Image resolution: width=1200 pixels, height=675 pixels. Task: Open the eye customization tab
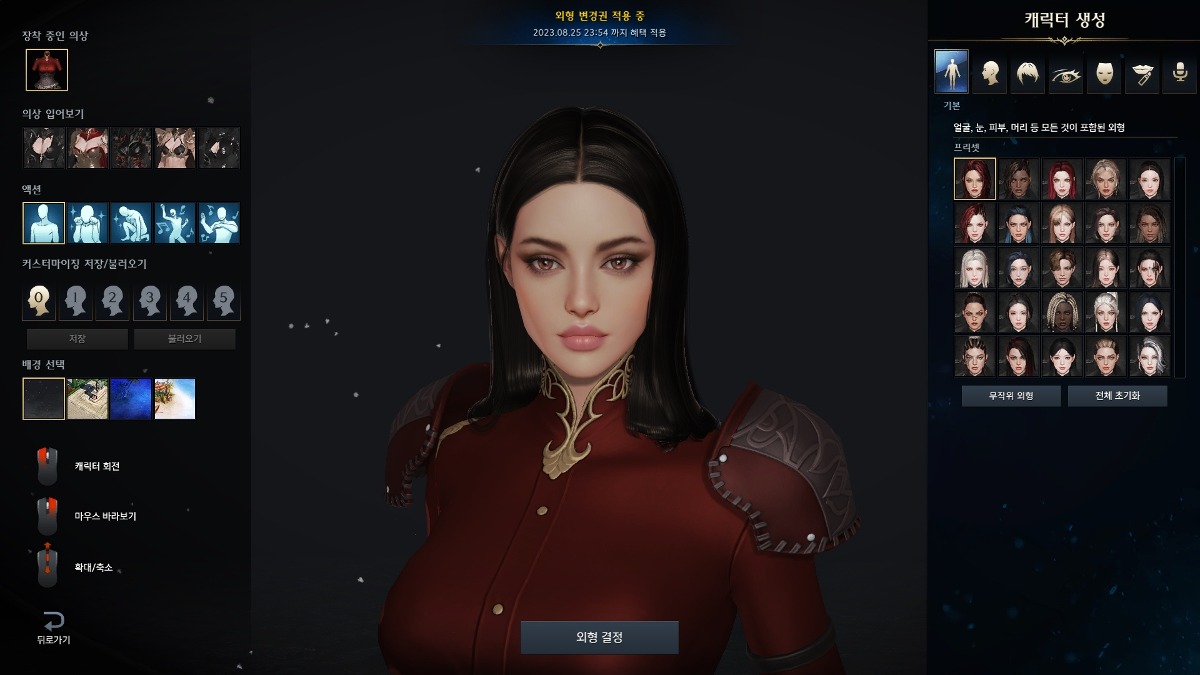pyautogui.click(x=1065, y=73)
